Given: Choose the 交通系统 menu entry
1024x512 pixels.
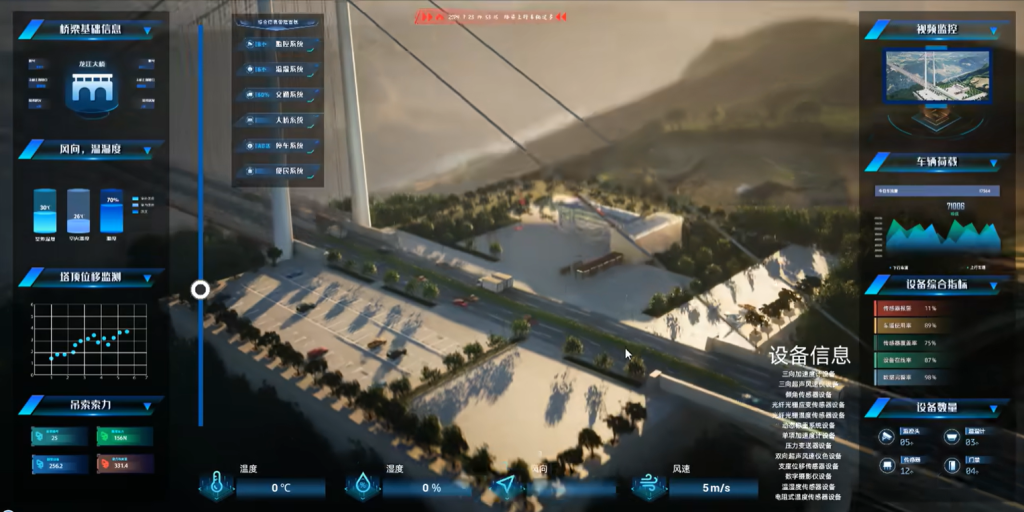Looking at the screenshot, I should coord(279,95).
